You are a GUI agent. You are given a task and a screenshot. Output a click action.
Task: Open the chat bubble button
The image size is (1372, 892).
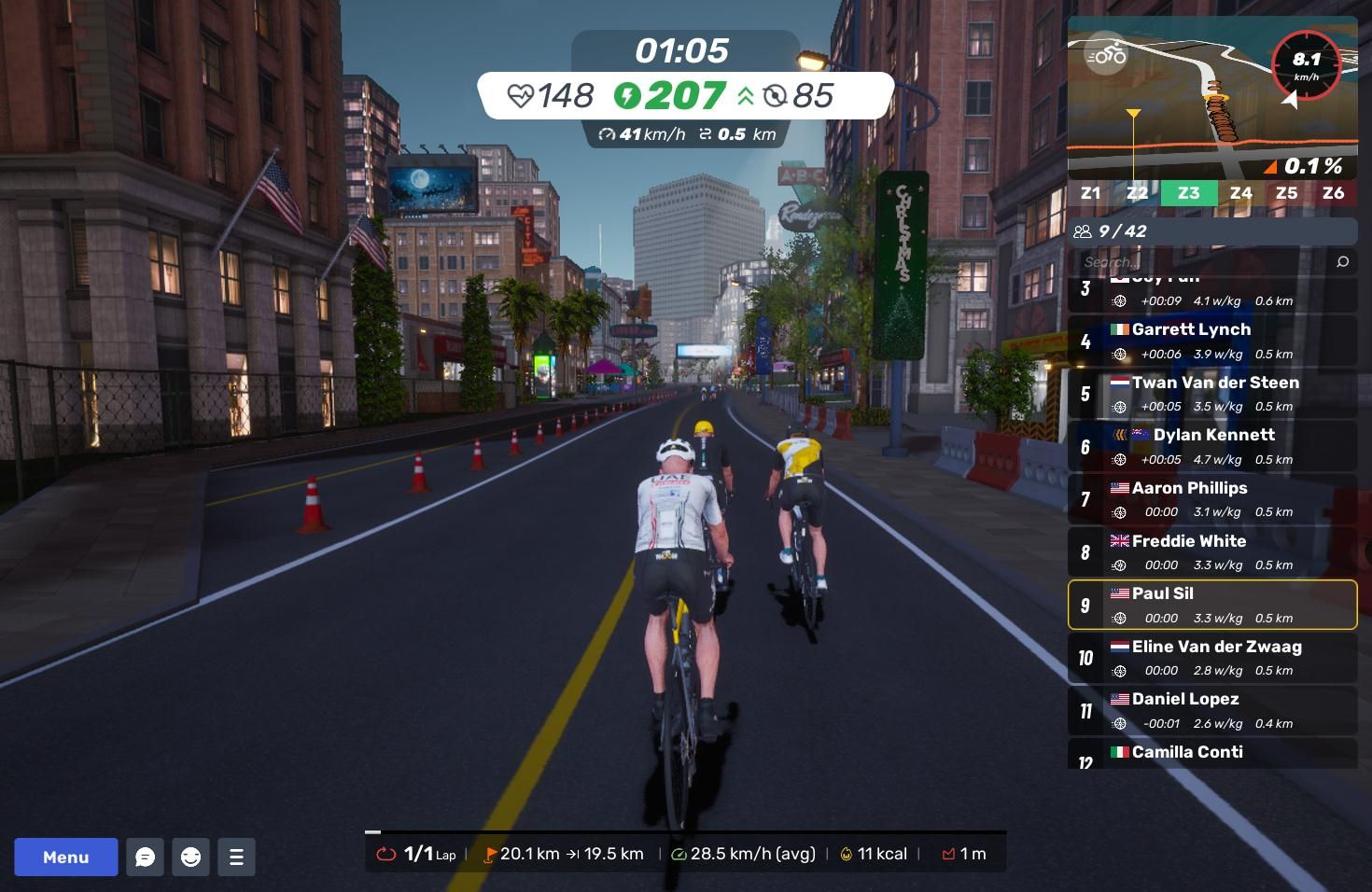point(145,857)
